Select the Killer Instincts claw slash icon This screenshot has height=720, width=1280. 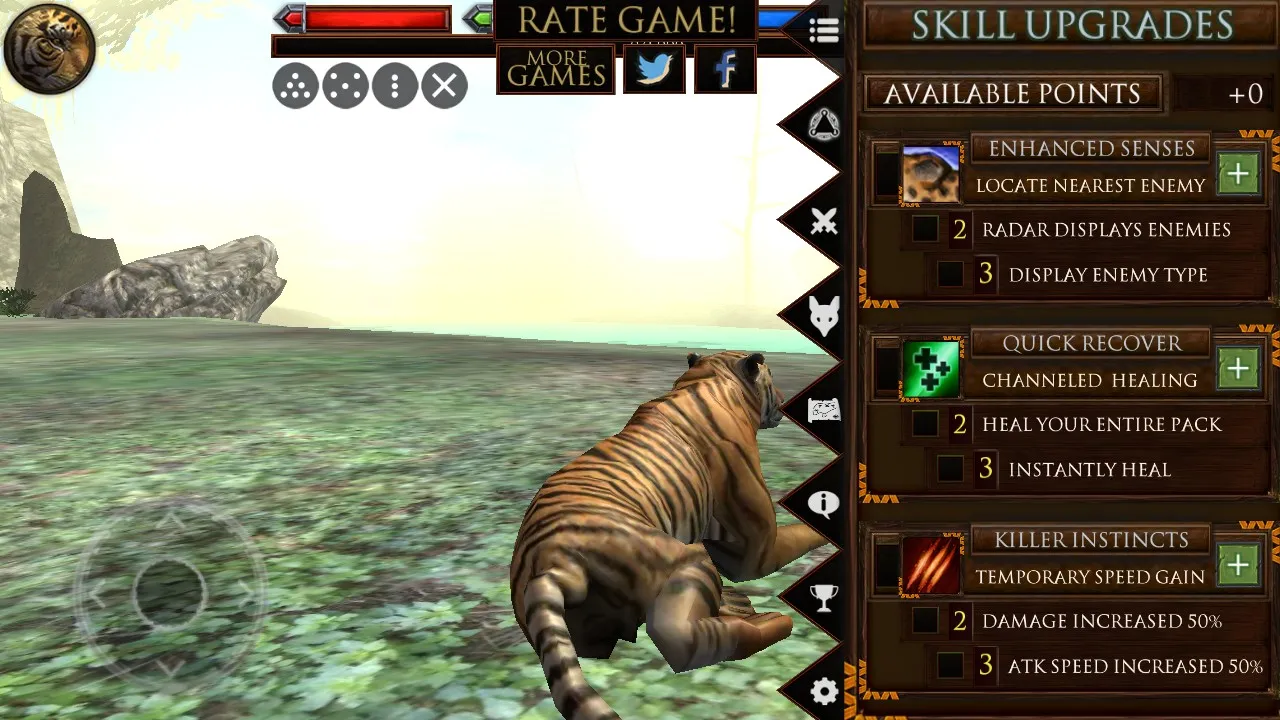[x=931, y=565]
